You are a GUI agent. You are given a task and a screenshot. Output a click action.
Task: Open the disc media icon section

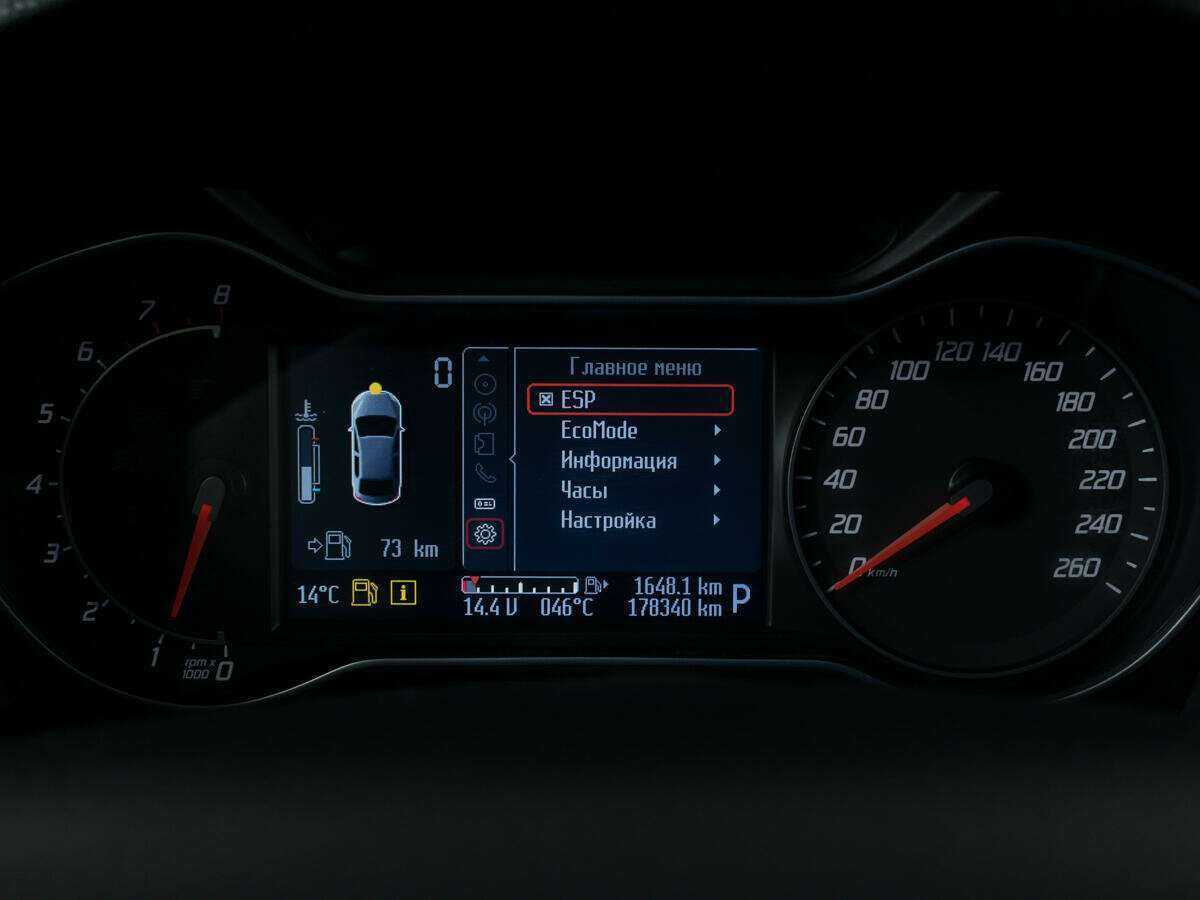click(x=485, y=384)
